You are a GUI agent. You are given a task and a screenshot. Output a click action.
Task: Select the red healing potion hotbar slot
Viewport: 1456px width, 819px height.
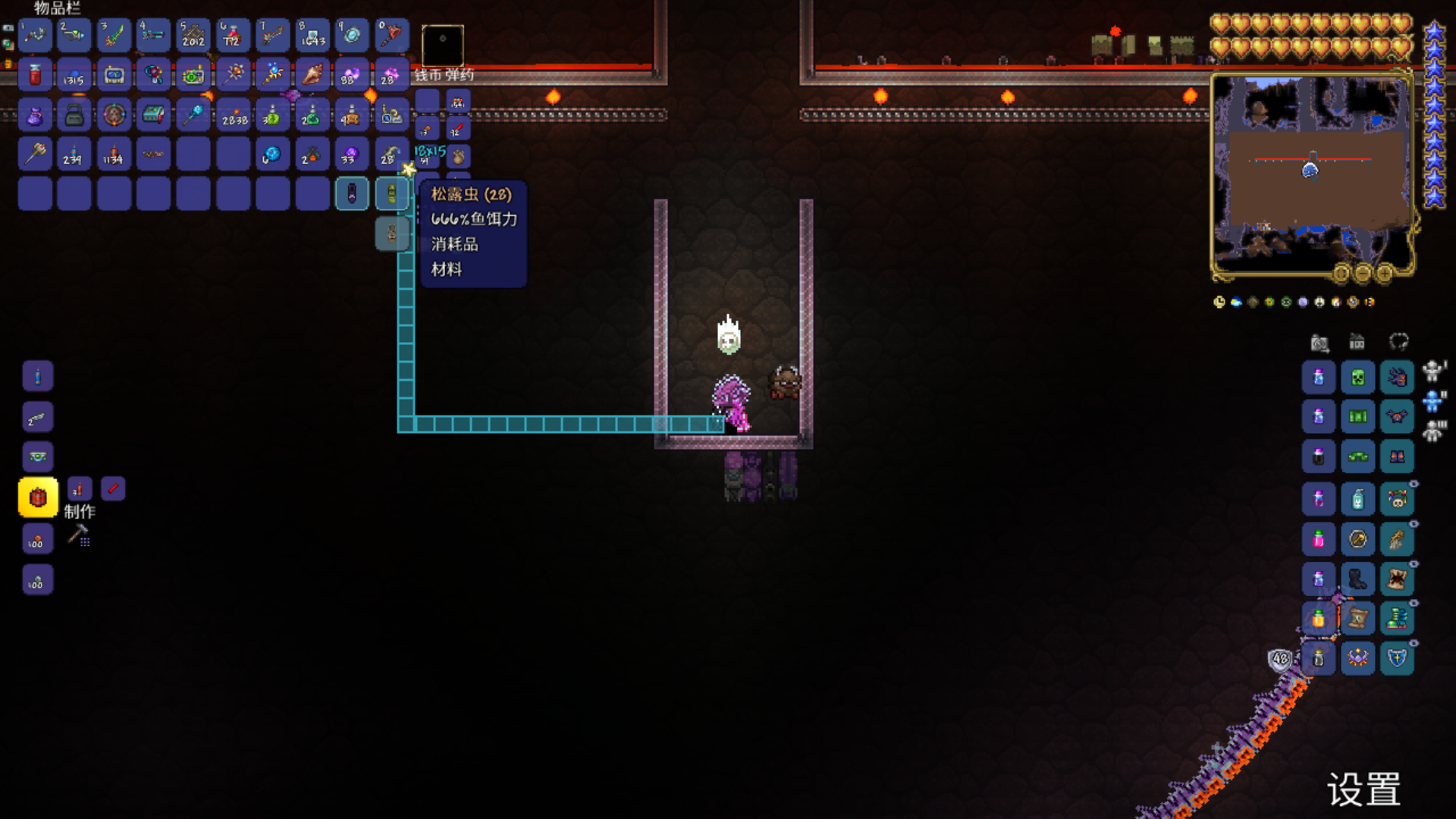232,35
